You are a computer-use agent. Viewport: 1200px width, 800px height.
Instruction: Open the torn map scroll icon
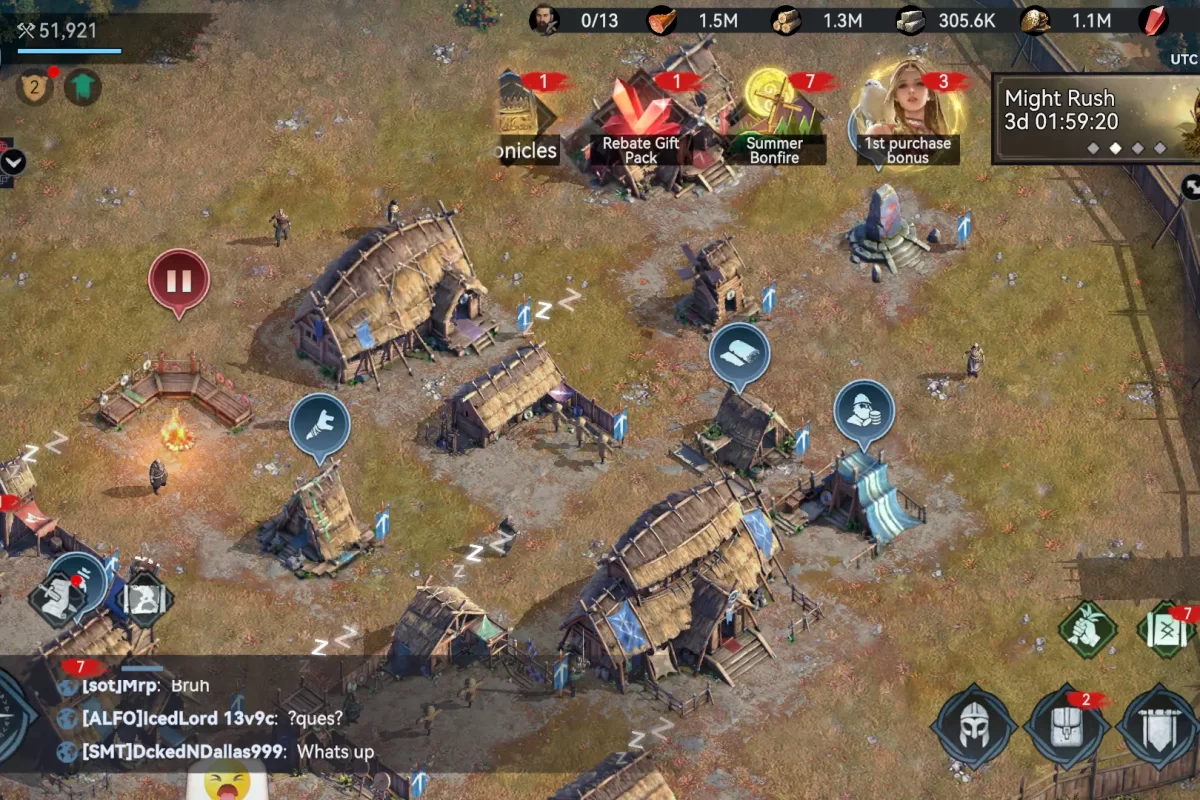coord(146,599)
